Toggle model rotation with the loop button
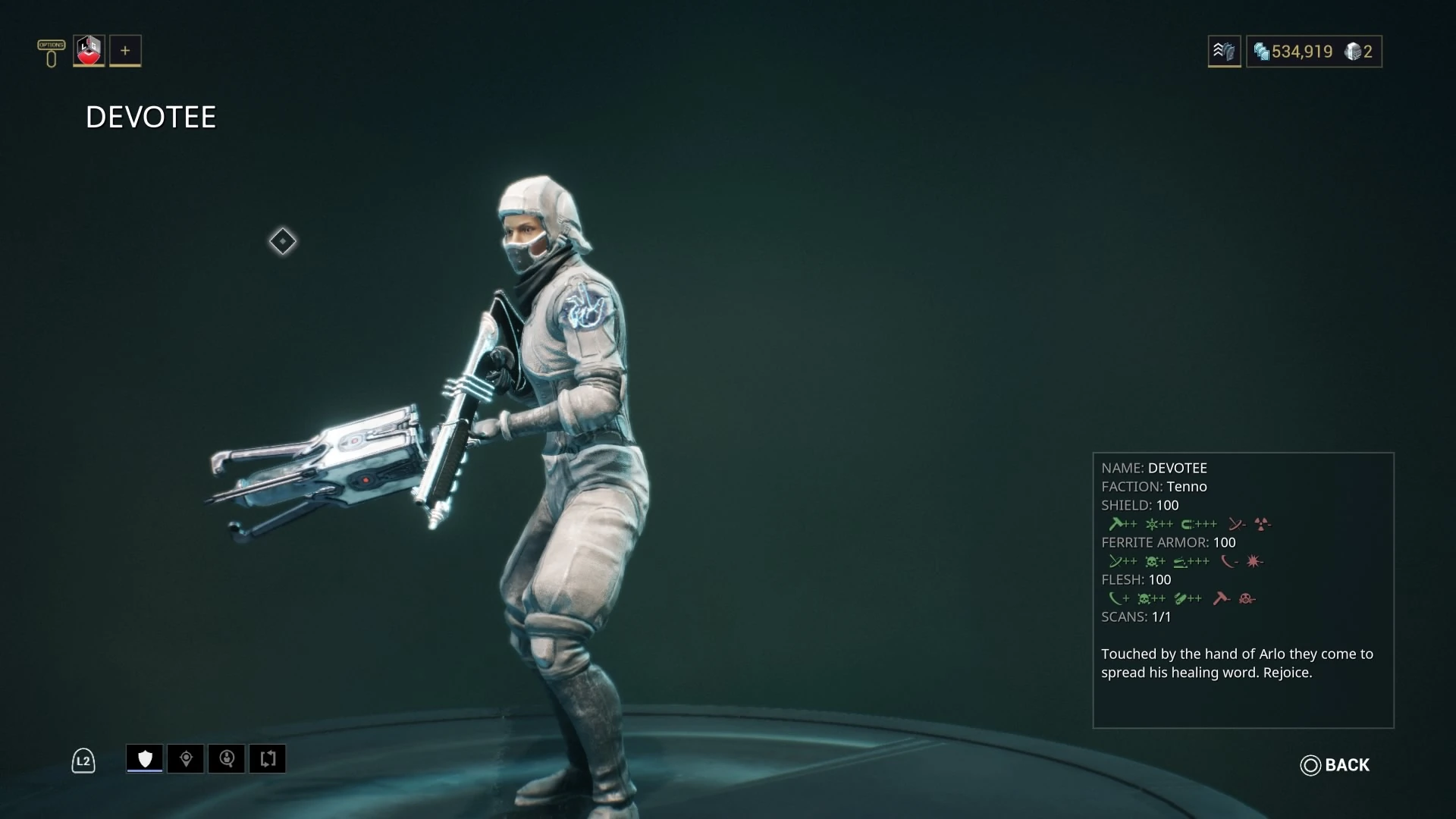The width and height of the screenshot is (1456, 819). point(267,758)
